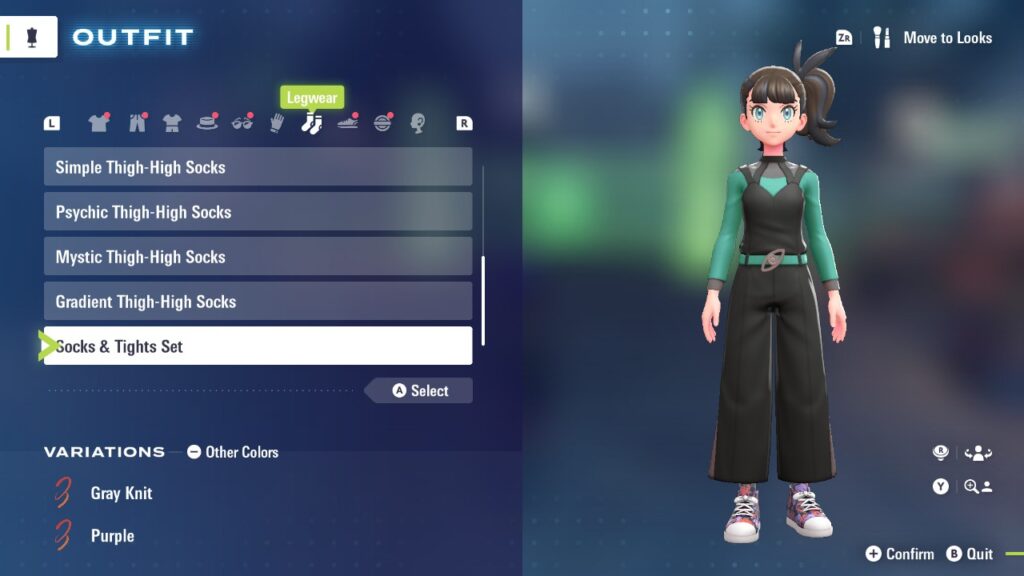Switch to the sunglasses eyewear tab
1024x576 pixels.
(x=243, y=123)
